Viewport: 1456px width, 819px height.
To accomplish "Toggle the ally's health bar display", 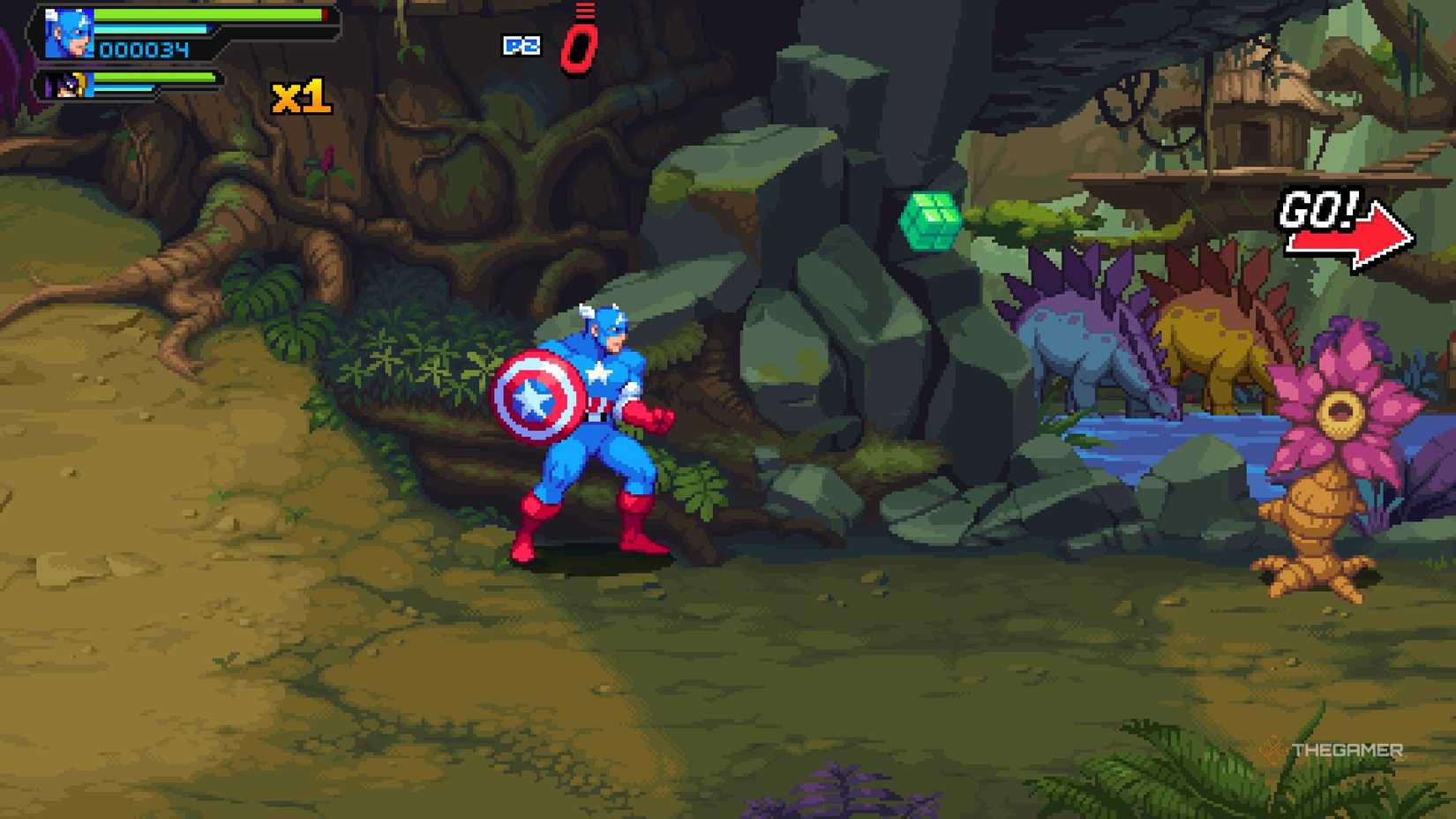I will pos(150,78).
